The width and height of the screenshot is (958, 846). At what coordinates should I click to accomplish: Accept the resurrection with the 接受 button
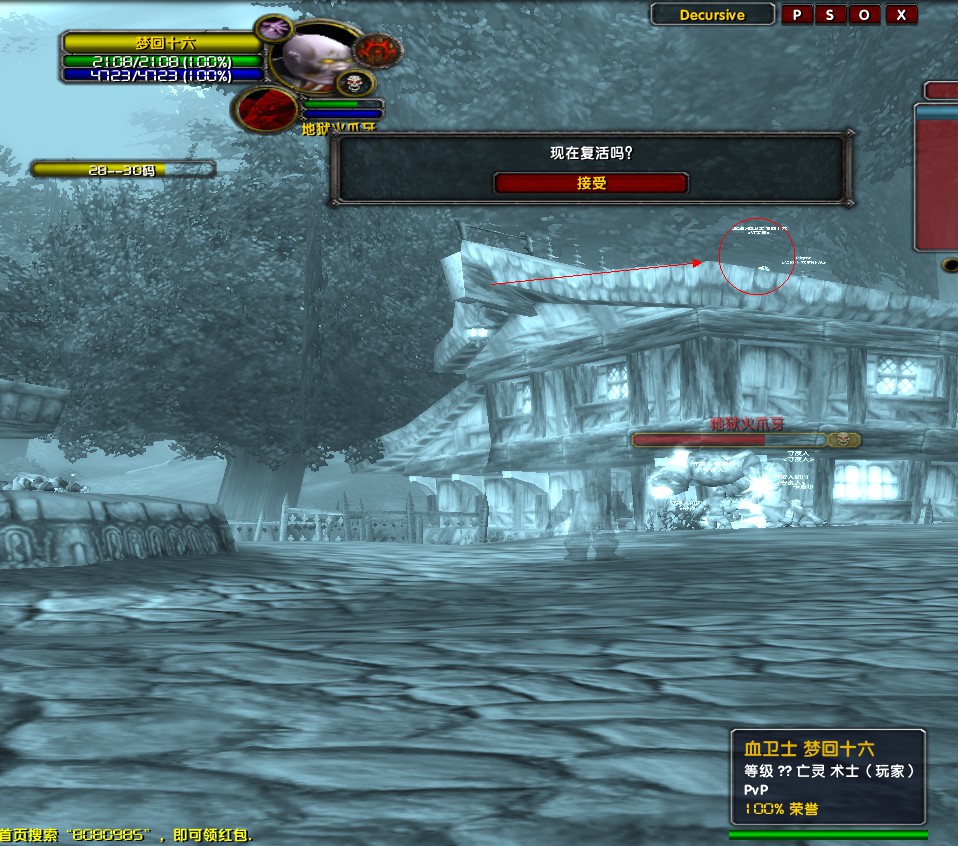point(591,184)
